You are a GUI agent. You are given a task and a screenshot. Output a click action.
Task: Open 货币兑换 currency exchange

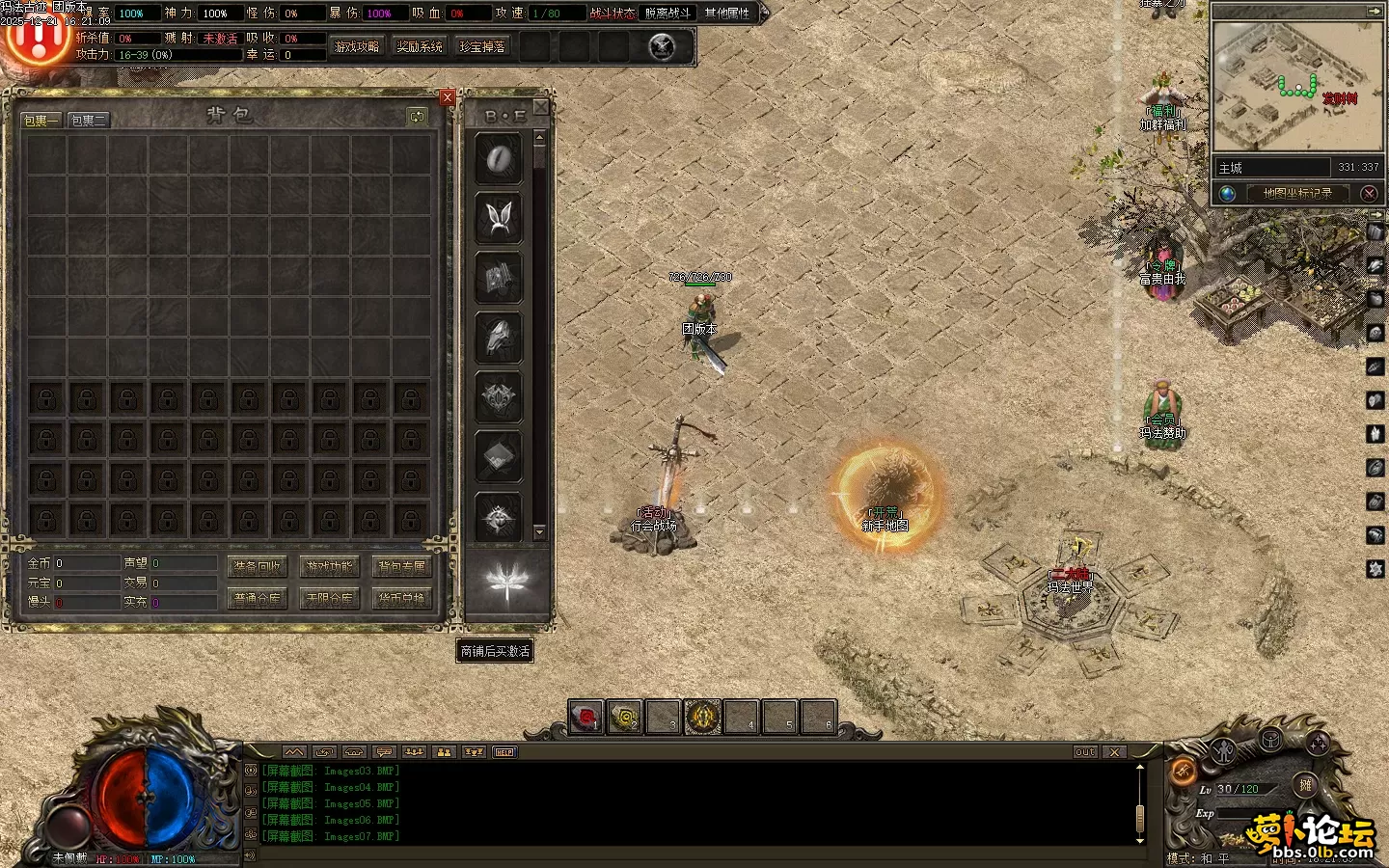401,599
